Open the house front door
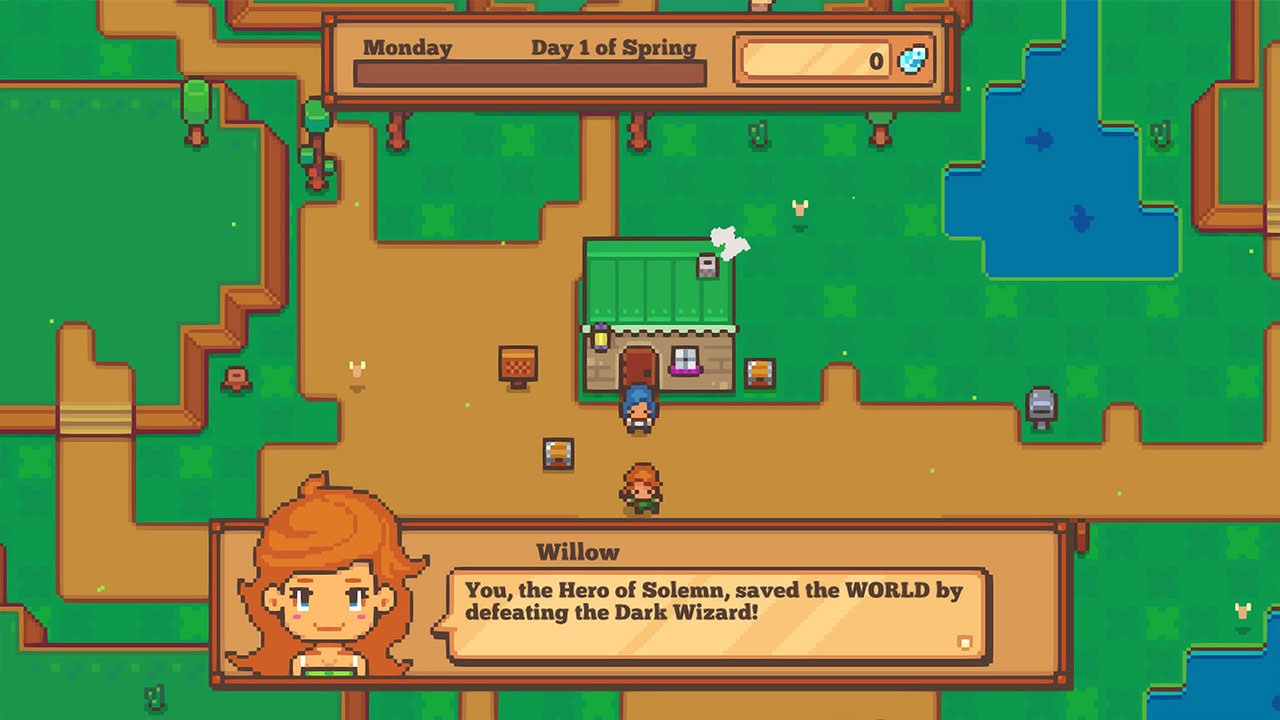Image resolution: width=1280 pixels, height=720 pixels. coord(637,365)
